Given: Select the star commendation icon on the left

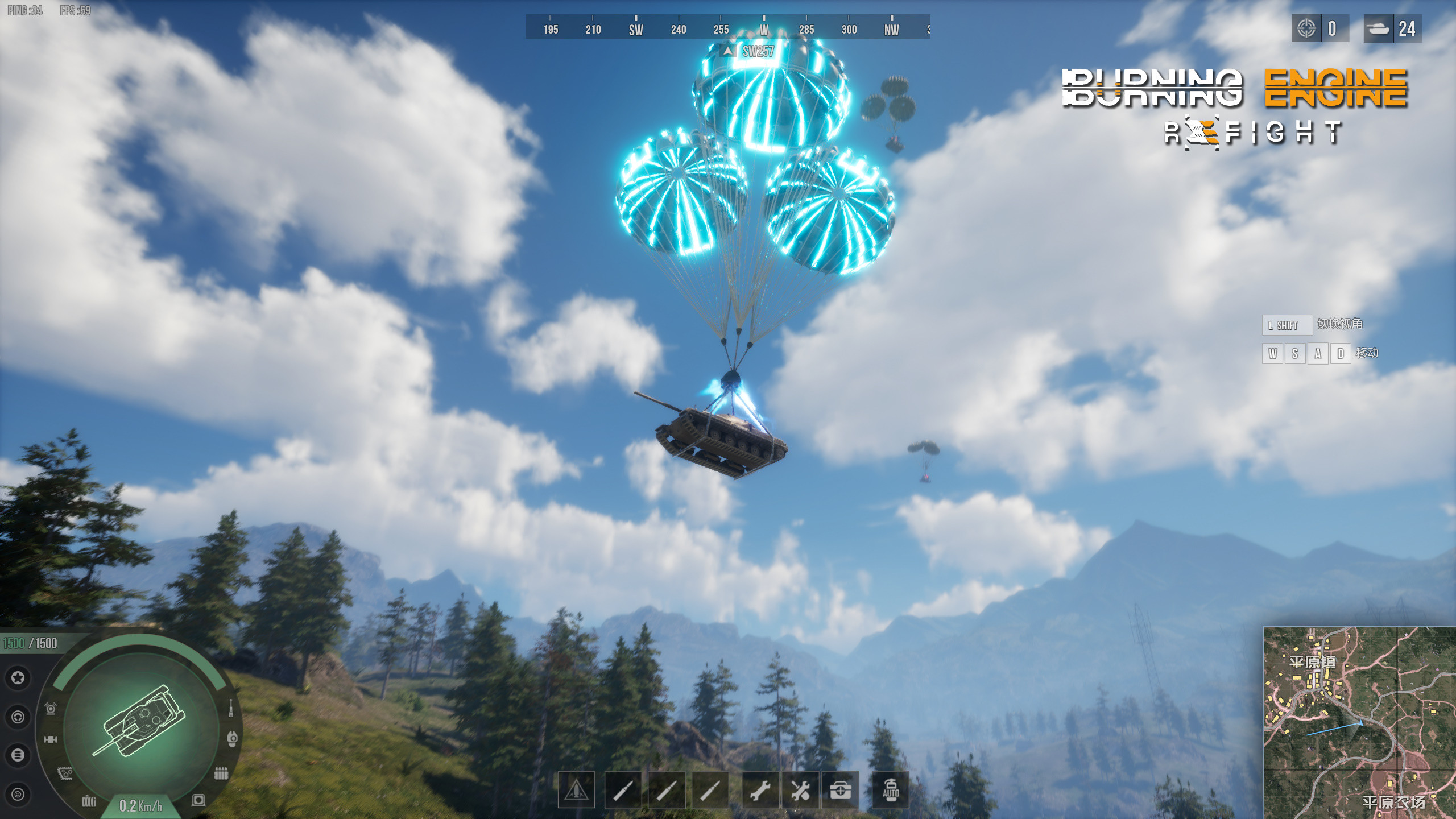Looking at the screenshot, I should [x=19, y=678].
